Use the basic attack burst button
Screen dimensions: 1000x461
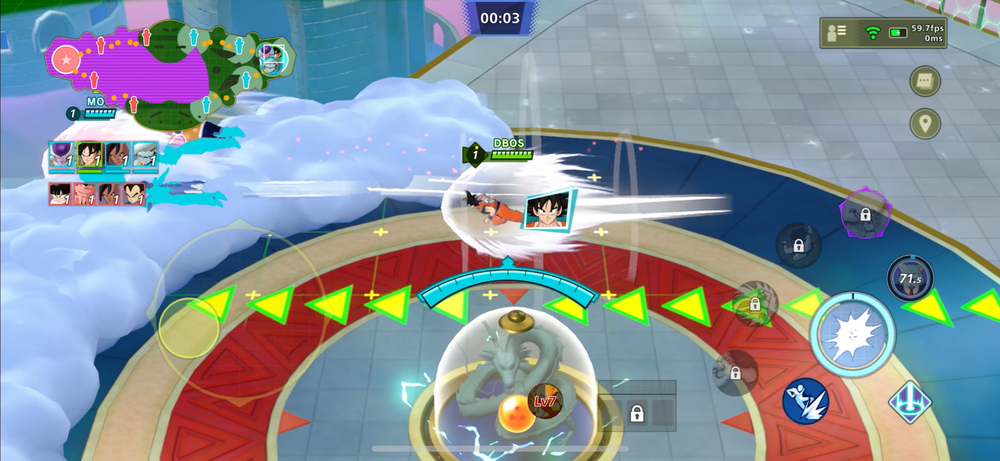pyautogui.click(x=850, y=334)
